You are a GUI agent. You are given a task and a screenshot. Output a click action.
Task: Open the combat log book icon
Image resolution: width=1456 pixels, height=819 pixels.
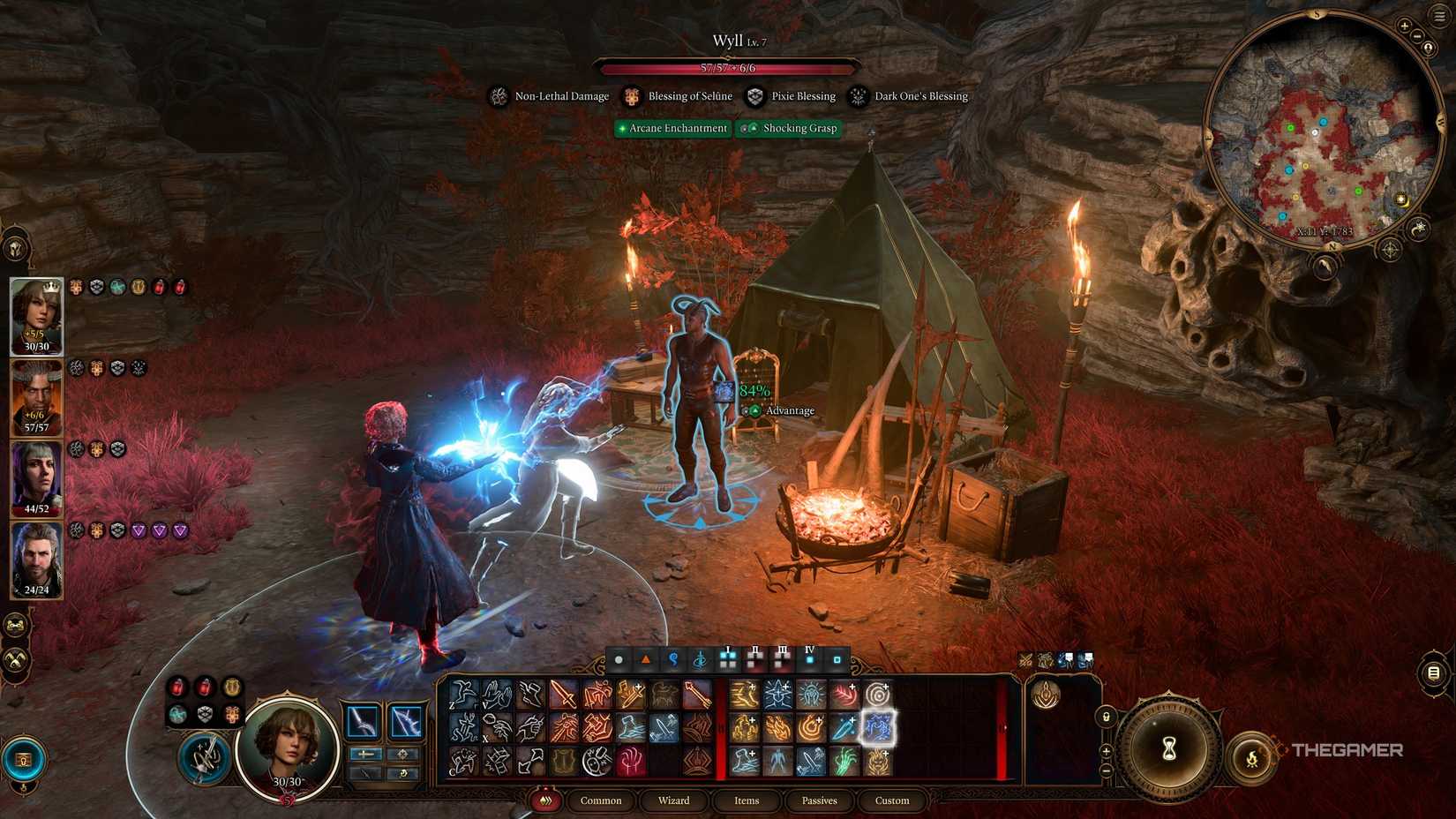tap(1432, 672)
